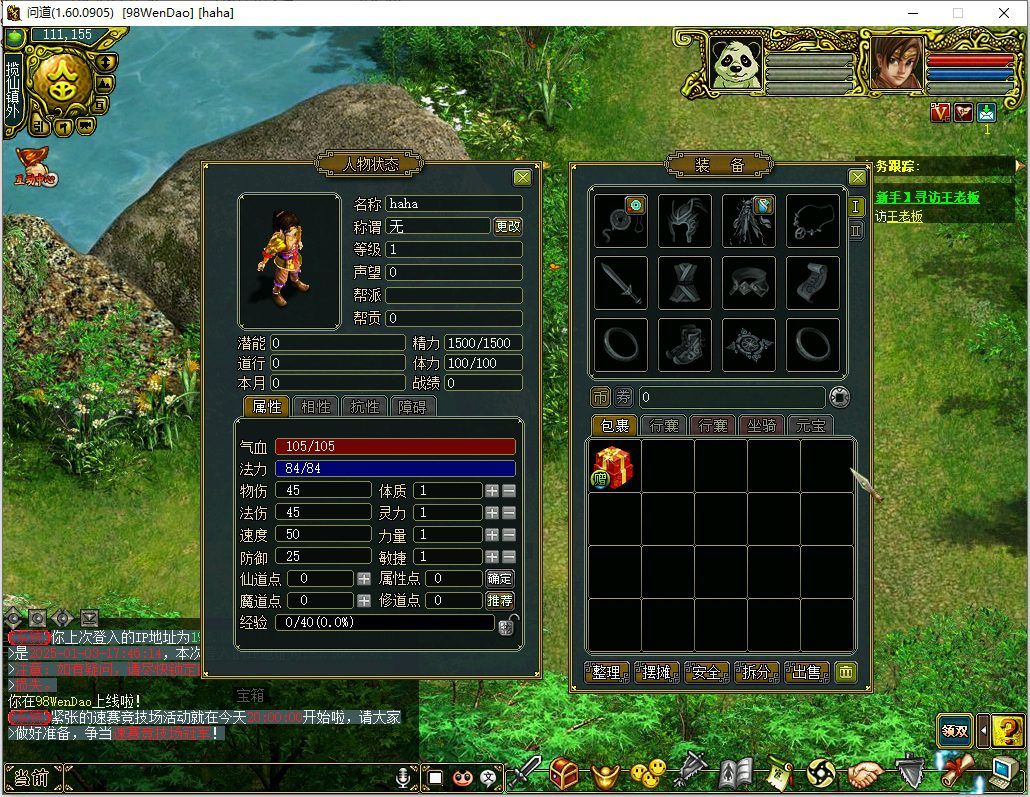Open a stall with 摆摊
This screenshot has width=1030, height=797.
tap(657, 672)
